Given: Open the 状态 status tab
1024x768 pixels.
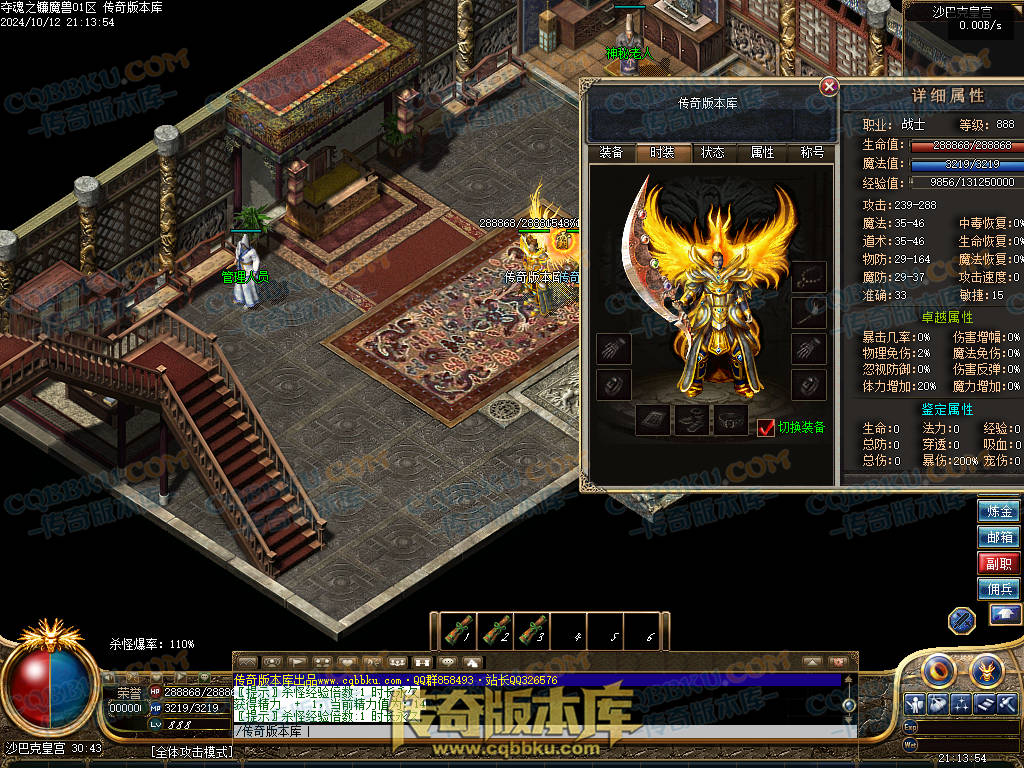Looking at the screenshot, I should [712, 153].
